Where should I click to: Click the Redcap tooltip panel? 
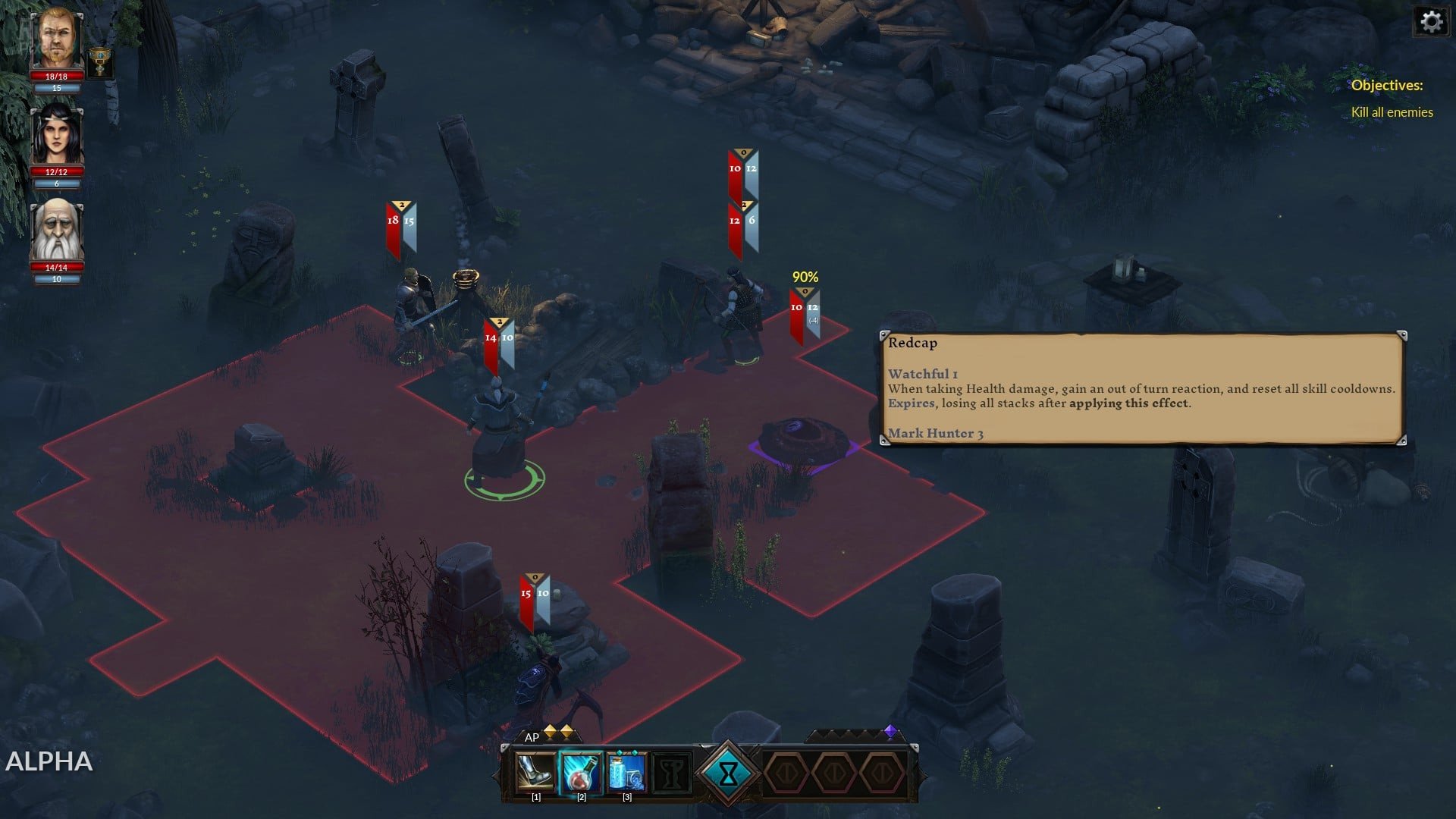[x=1141, y=388]
